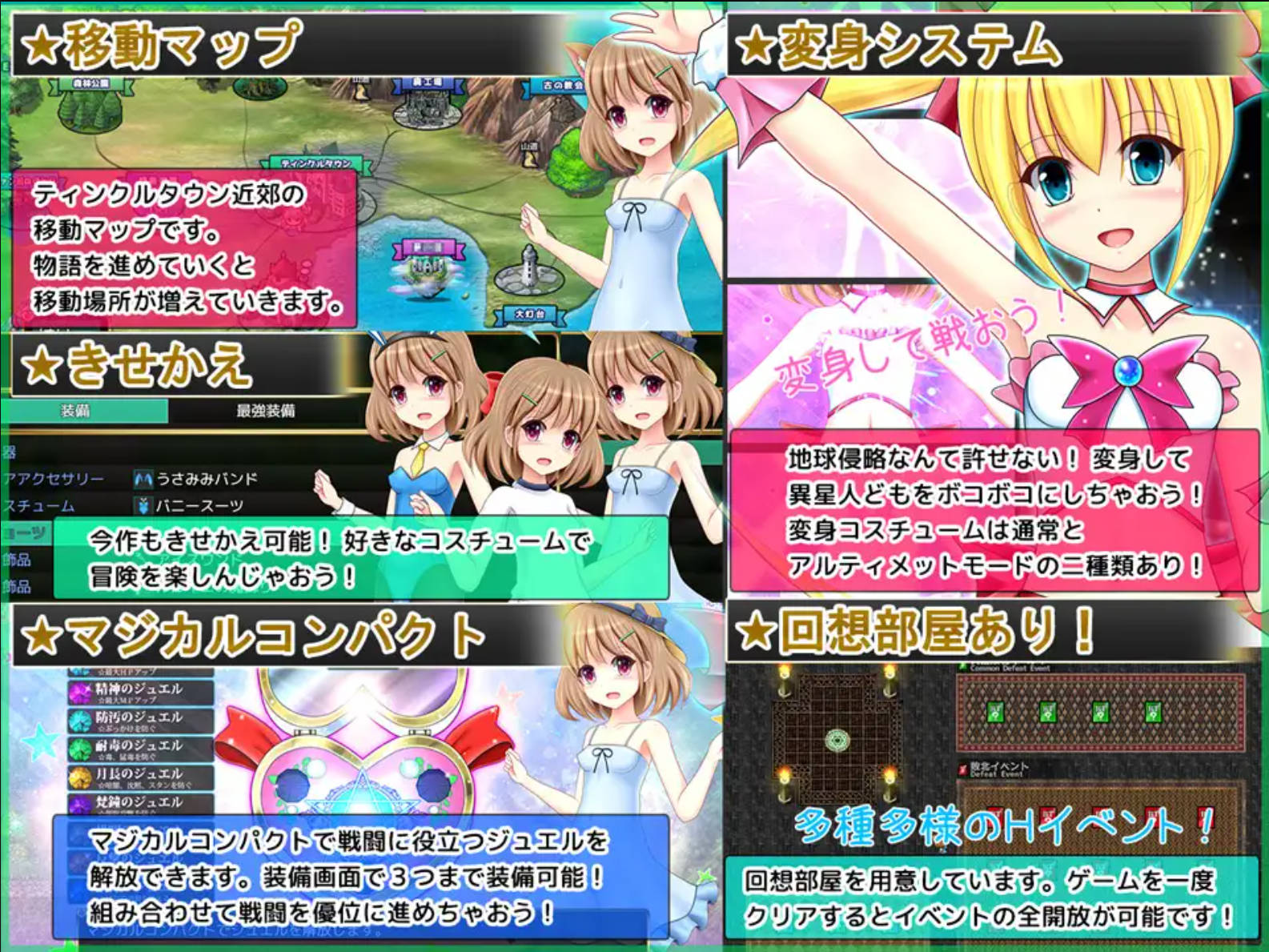Click the lighthouse icon beside 大灯台
Viewport: 1269px width, 952px height.
point(528,264)
